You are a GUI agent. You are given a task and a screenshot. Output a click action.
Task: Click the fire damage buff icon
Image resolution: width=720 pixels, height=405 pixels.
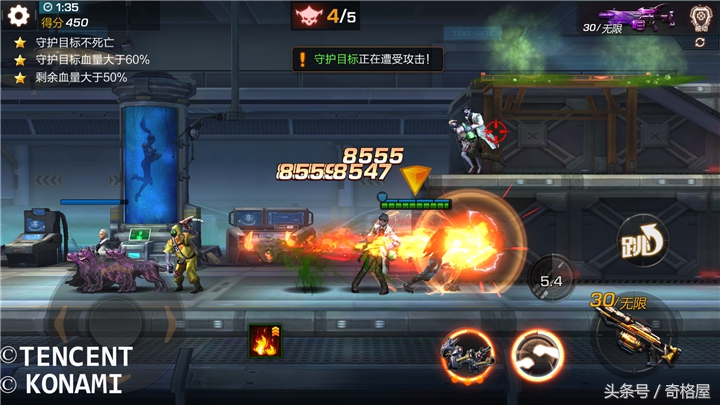(265, 341)
